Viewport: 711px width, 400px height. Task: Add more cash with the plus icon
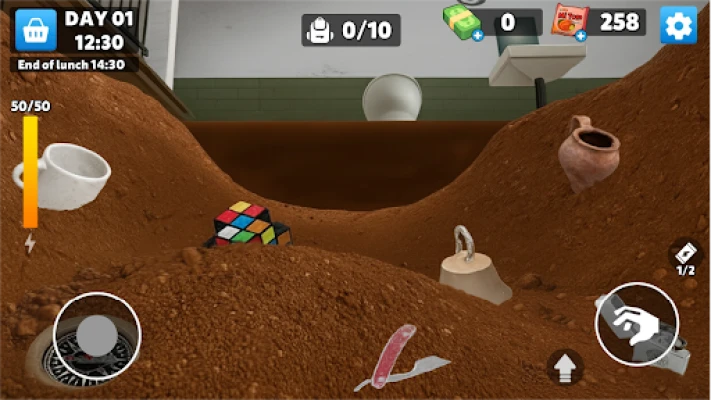[x=477, y=36]
